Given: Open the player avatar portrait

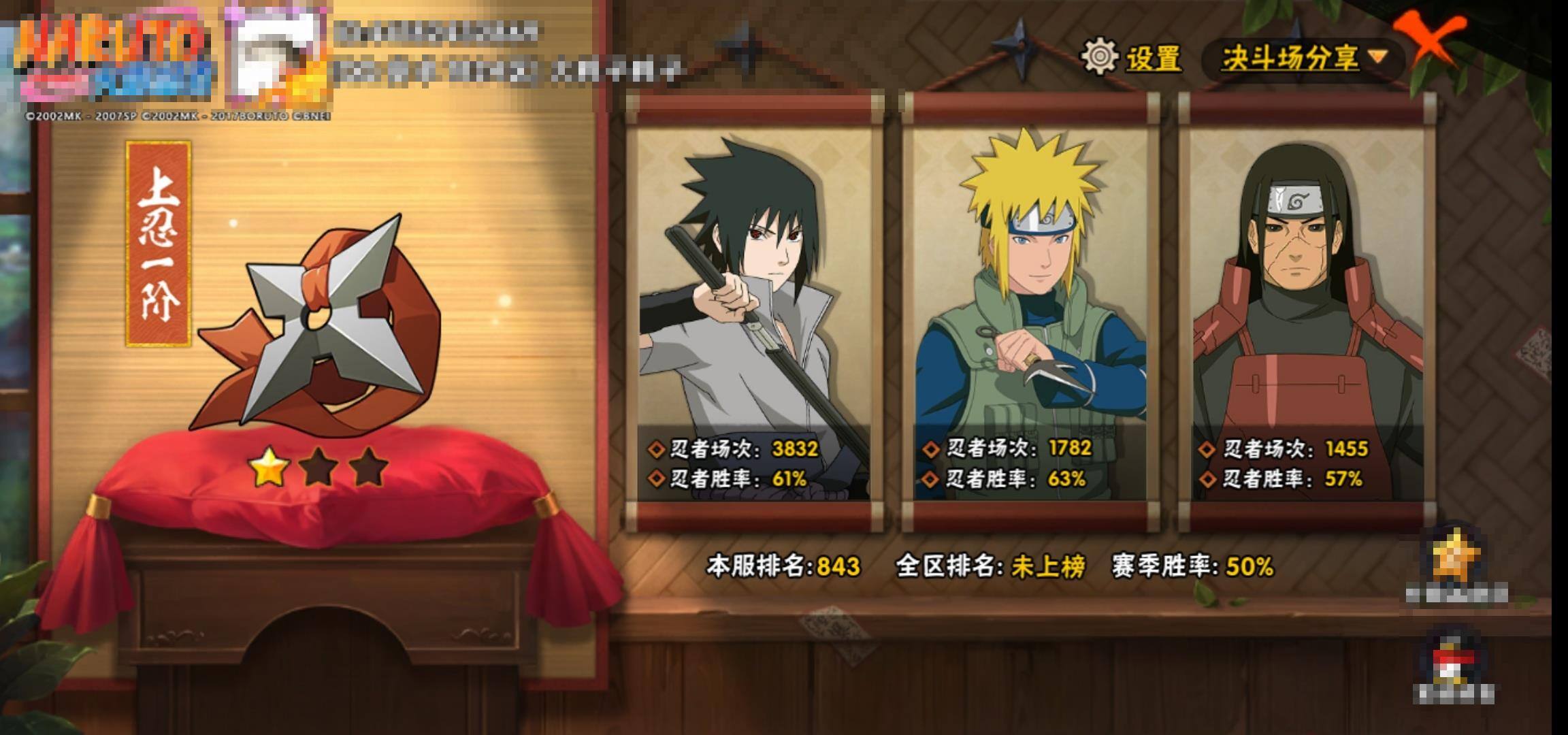Looking at the screenshot, I should coord(278,58).
